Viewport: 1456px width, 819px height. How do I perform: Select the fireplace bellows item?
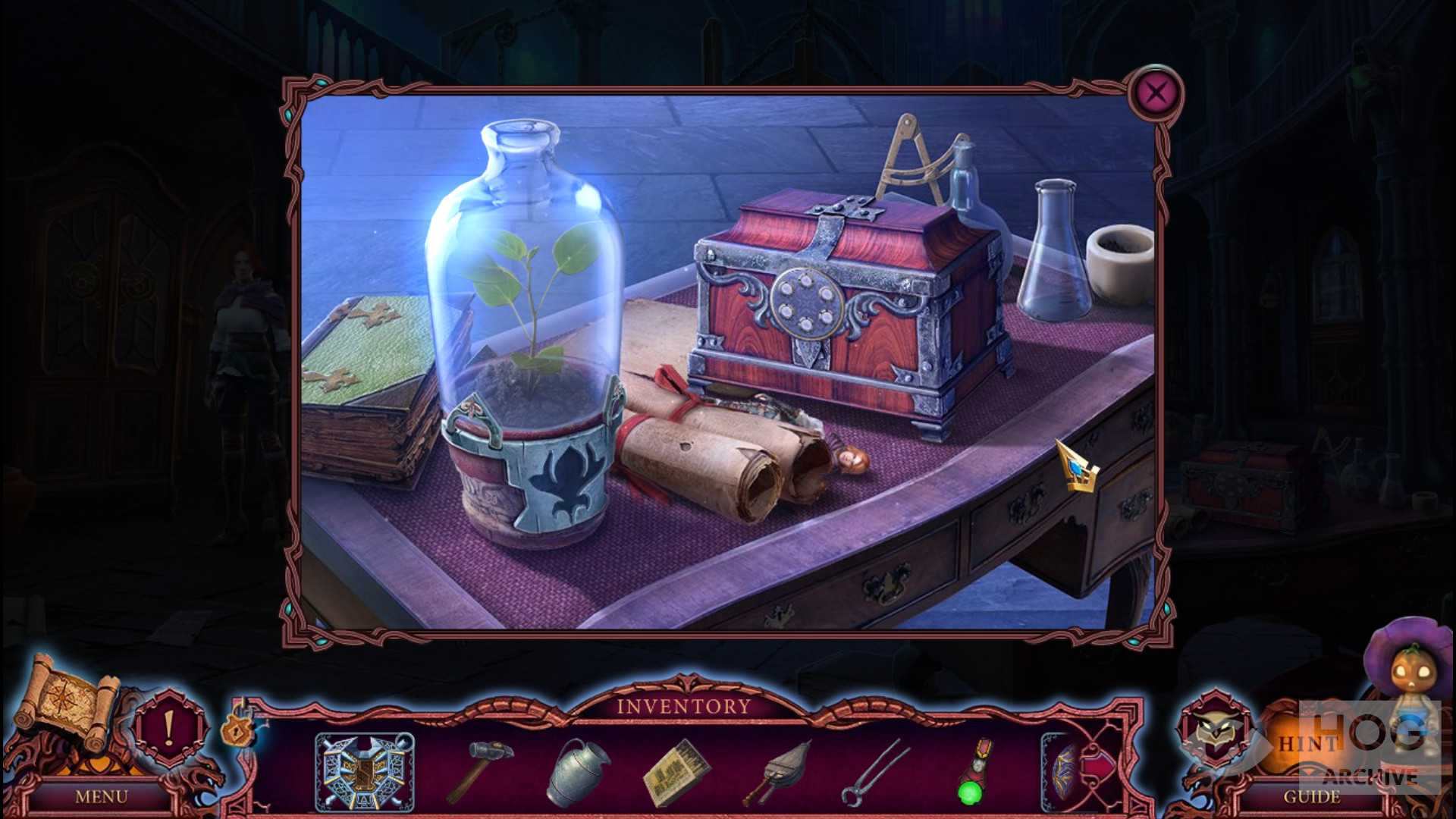776,772
